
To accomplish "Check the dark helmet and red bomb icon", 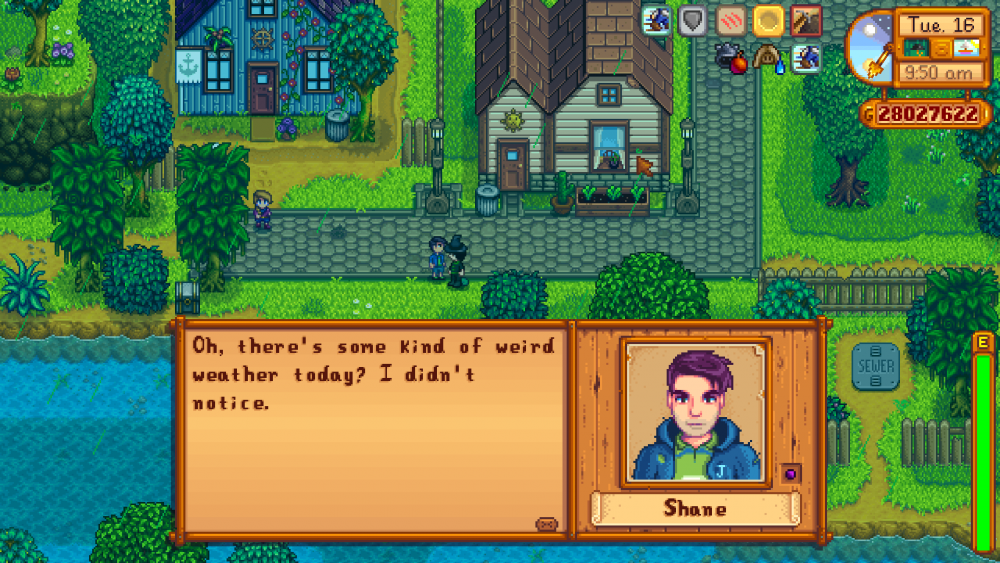I will pos(732,58).
